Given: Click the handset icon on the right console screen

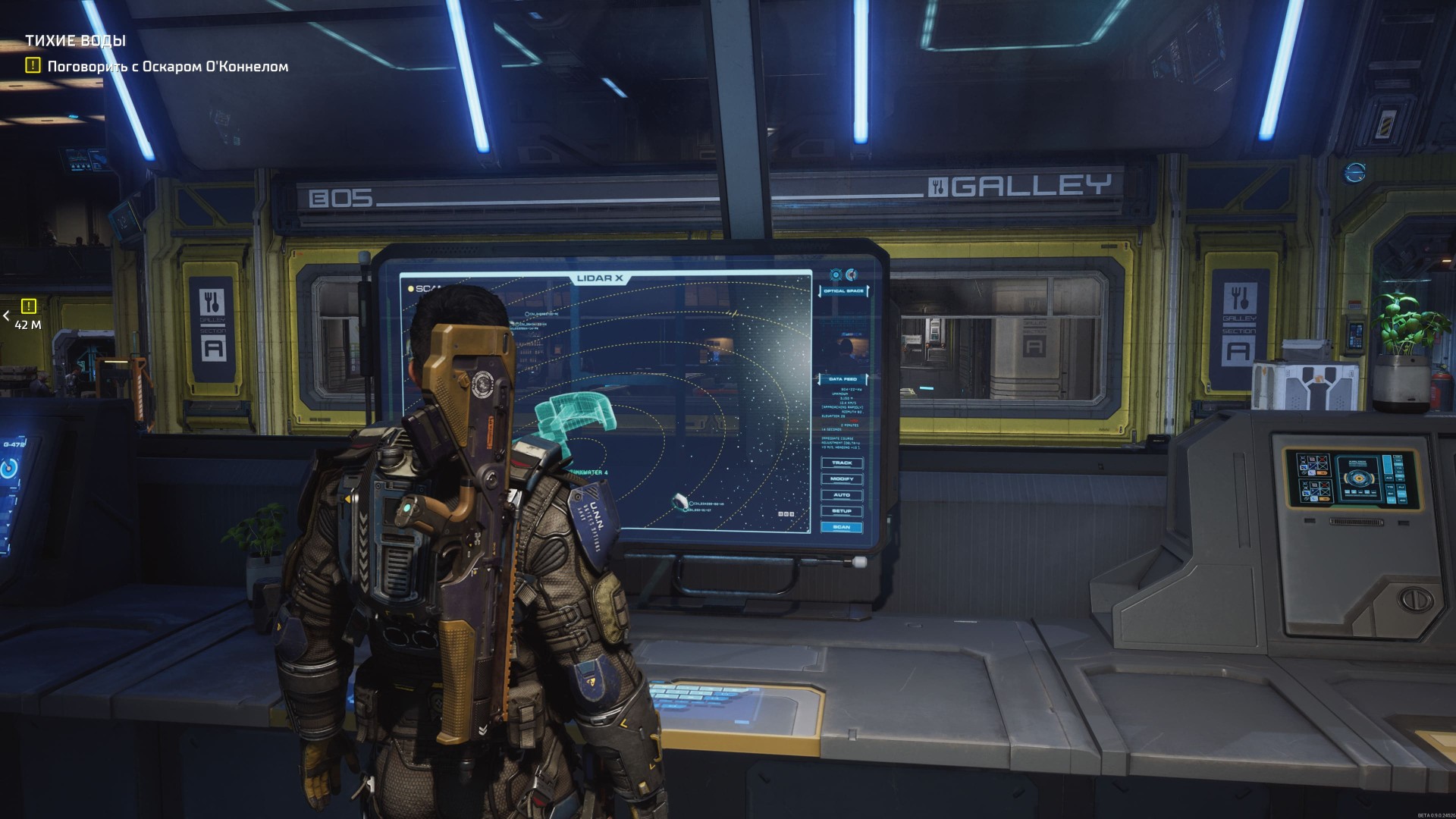Looking at the screenshot, I should (x=1311, y=472).
